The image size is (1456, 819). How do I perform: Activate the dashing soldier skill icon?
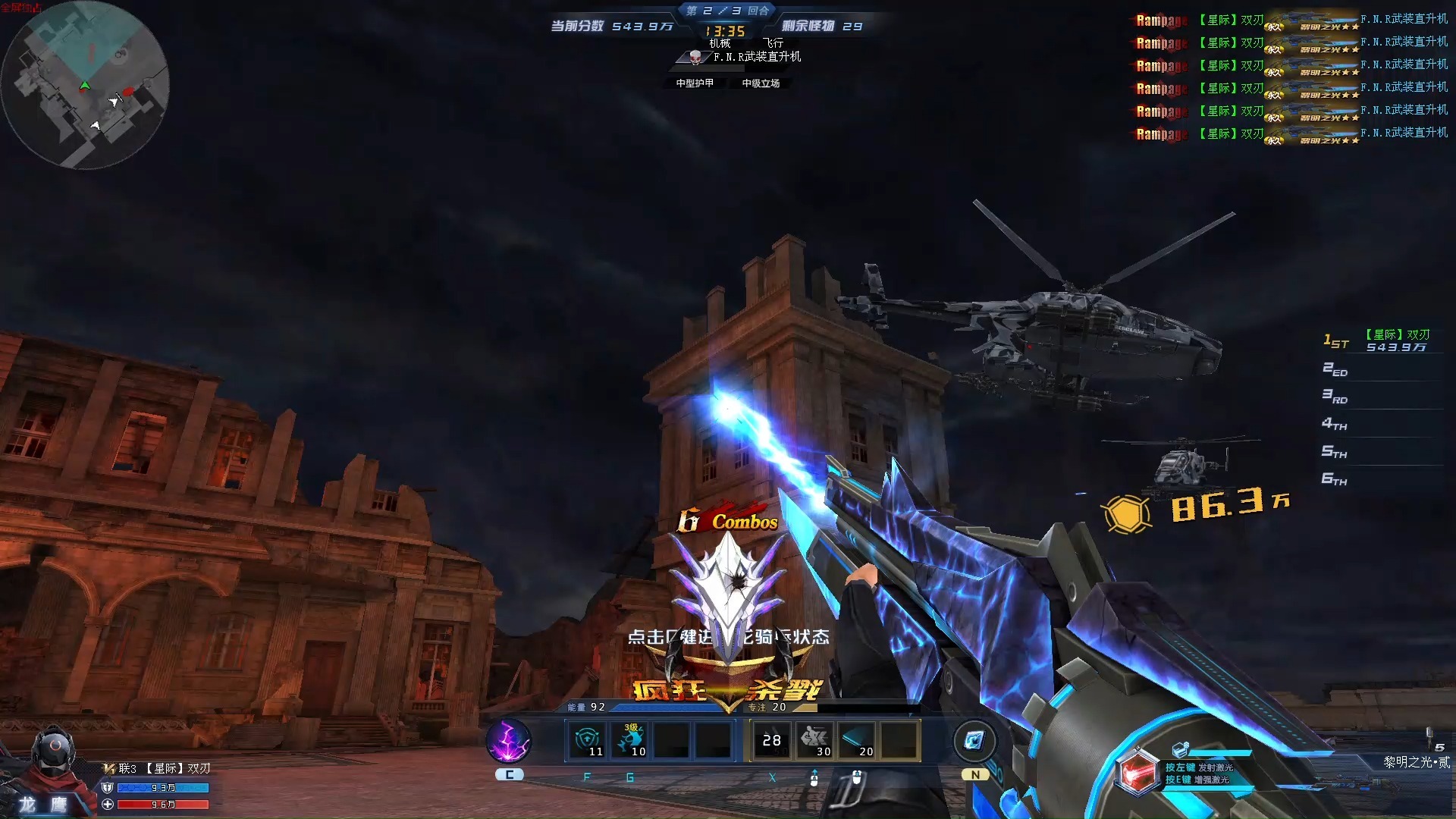814,740
